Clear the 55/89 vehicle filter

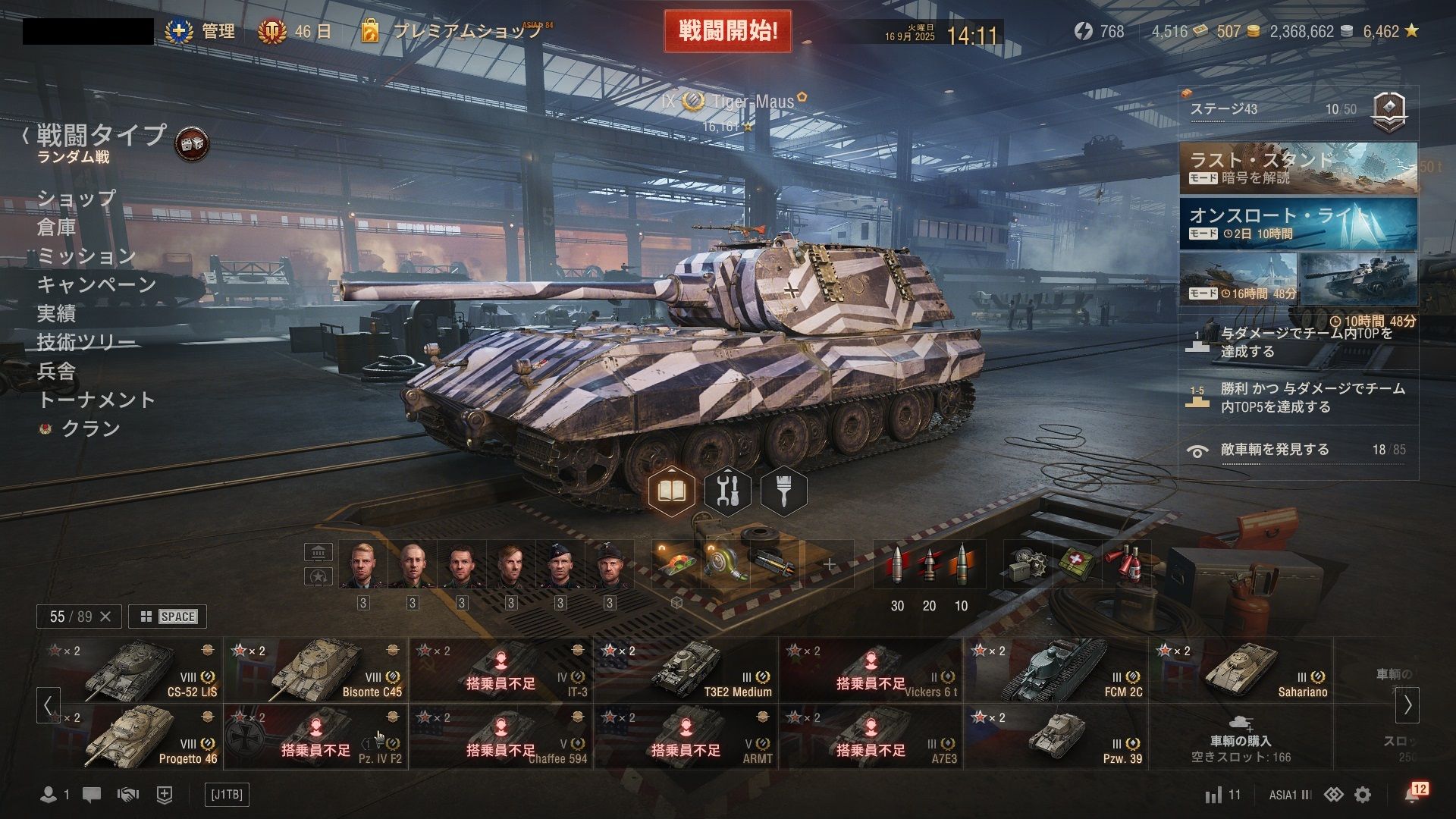coord(105,617)
